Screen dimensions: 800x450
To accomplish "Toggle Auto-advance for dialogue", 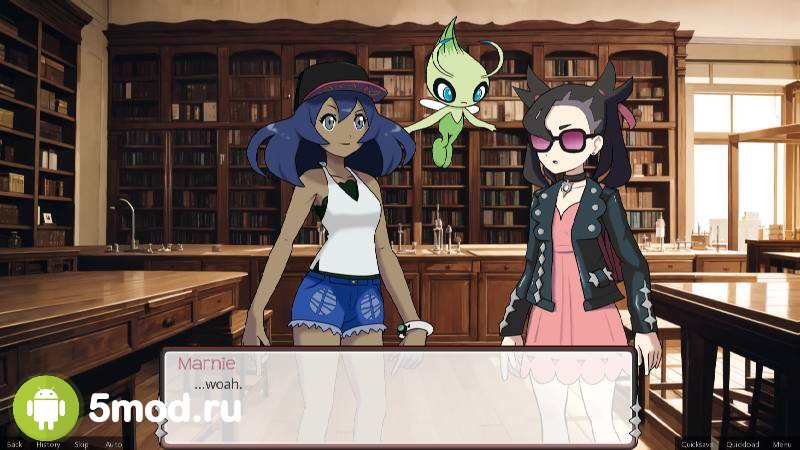I will pyautogui.click(x=113, y=444).
